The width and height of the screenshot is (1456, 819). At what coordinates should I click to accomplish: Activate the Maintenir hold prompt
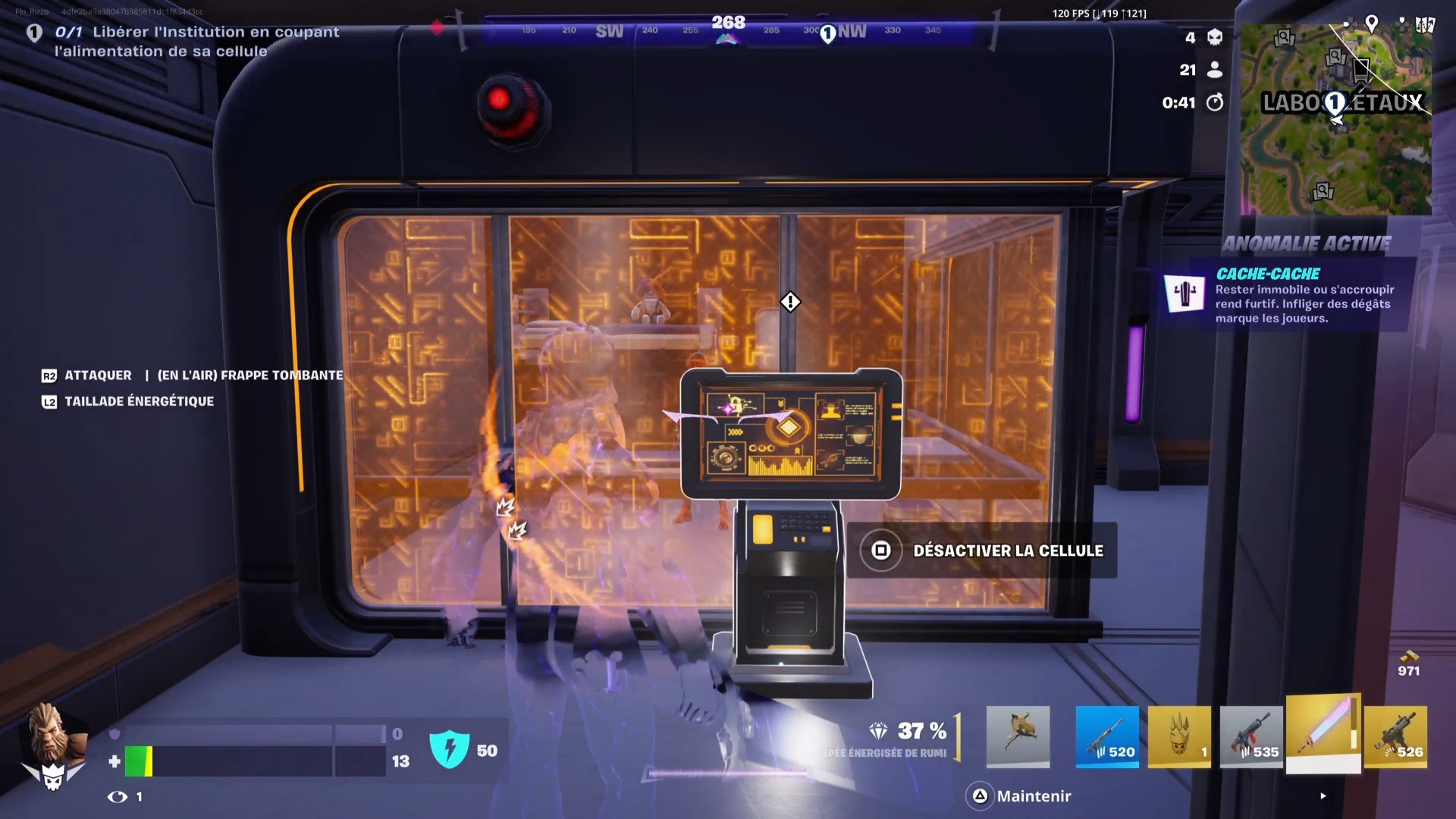pos(1034,796)
